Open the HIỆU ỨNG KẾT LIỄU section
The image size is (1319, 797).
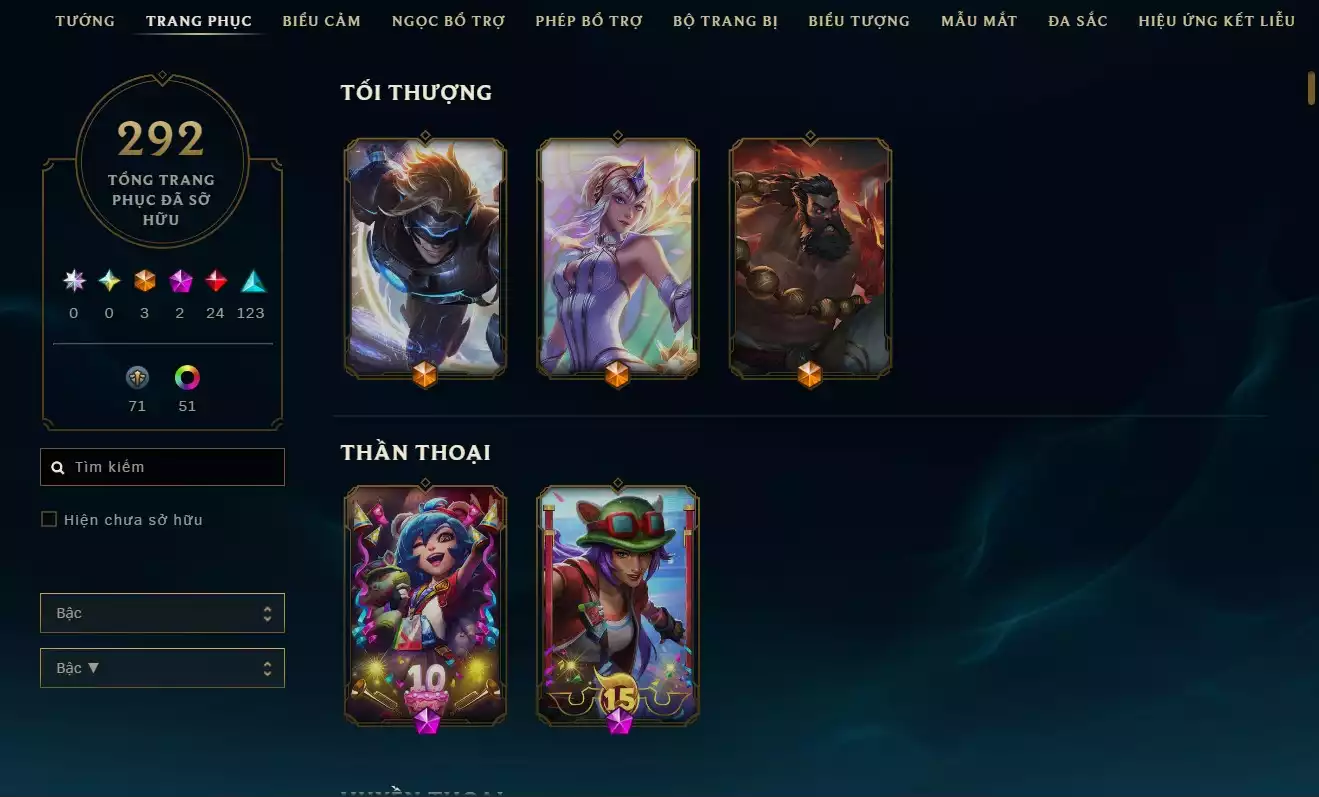(1216, 20)
